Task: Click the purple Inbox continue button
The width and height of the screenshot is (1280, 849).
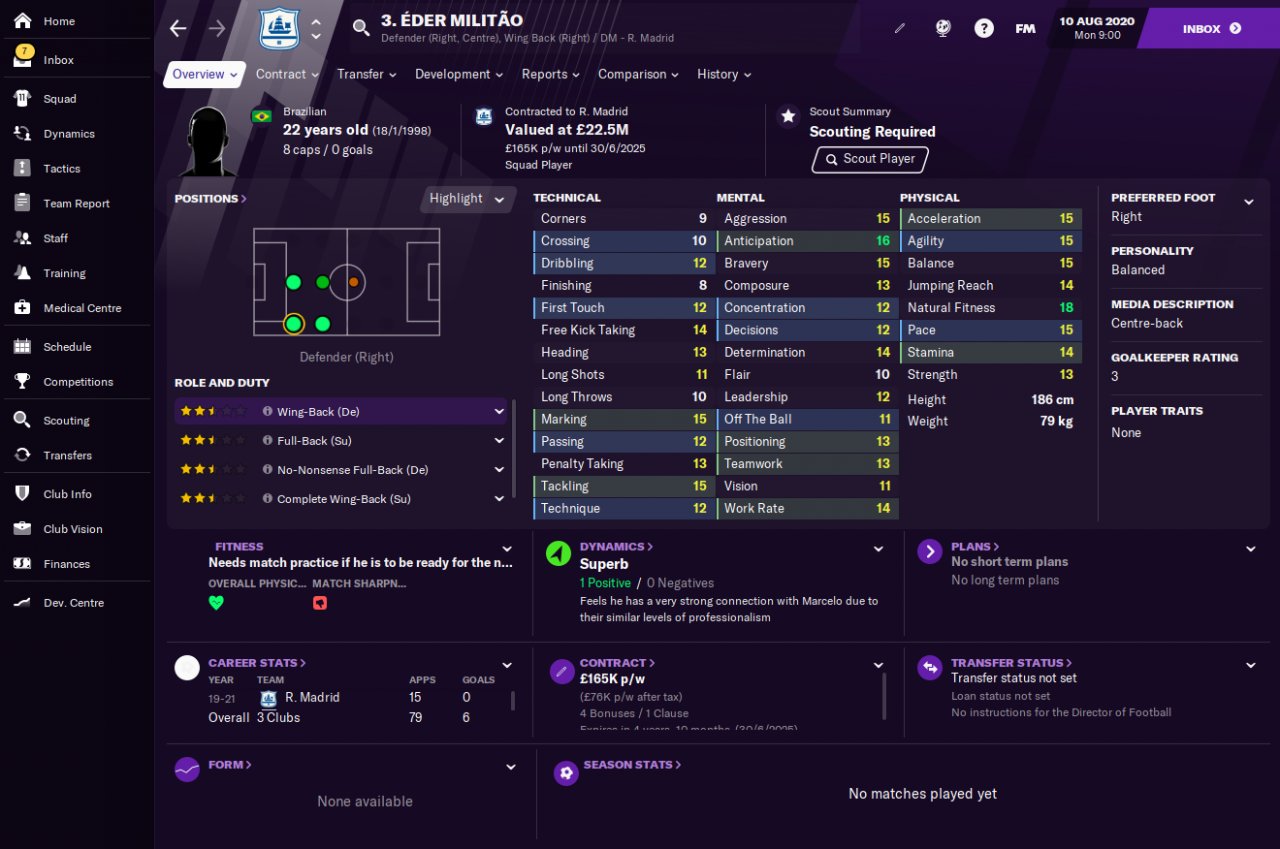Action: point(1210,29)
